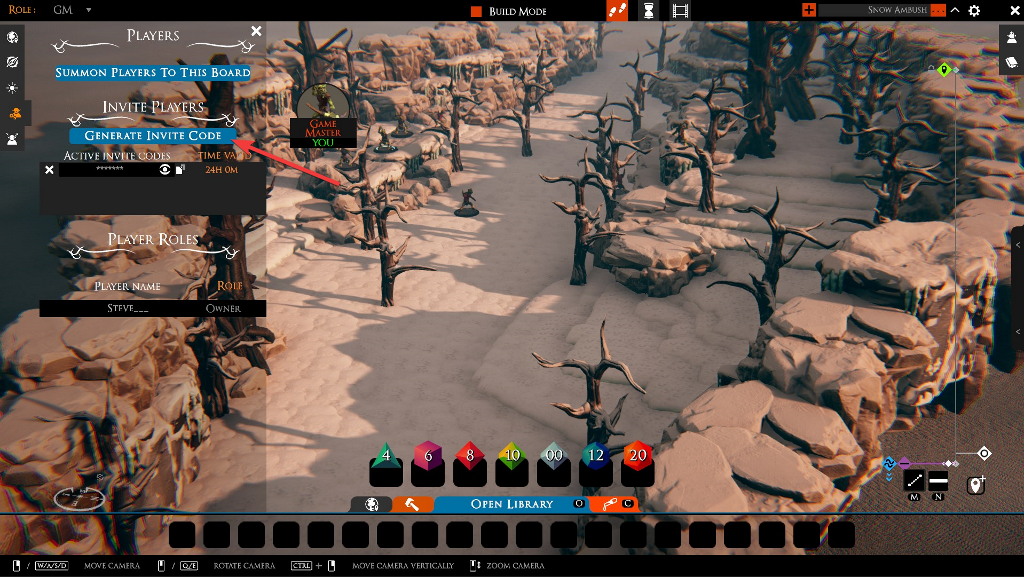The height and width of the screenshot is (577, 1024).
Task: Add a new board with plus button
Action: tap(809, 10)
